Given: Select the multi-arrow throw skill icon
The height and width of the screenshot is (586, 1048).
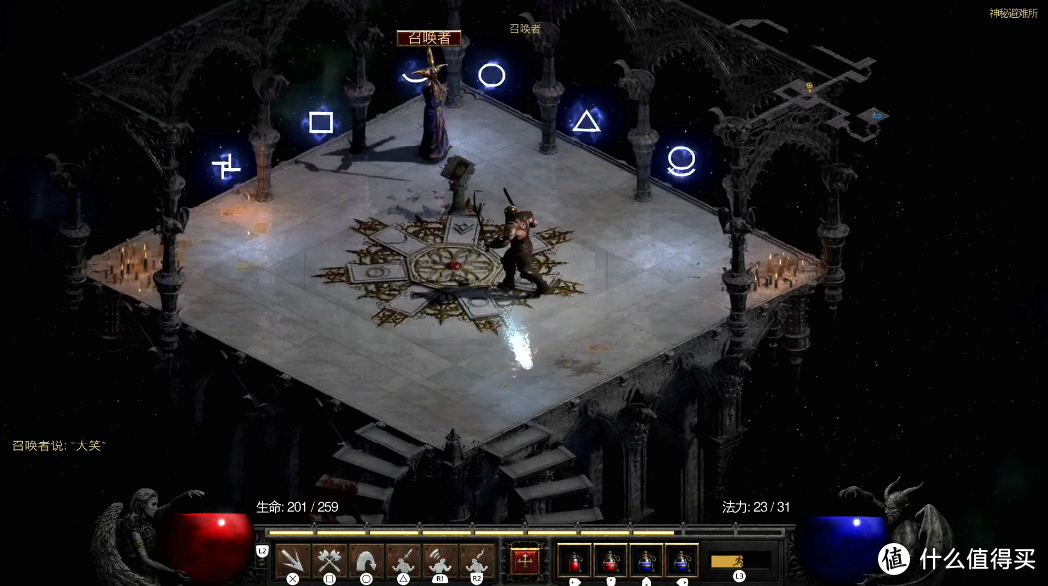Looking at the screenshot, I should click(x=291, y=560).
